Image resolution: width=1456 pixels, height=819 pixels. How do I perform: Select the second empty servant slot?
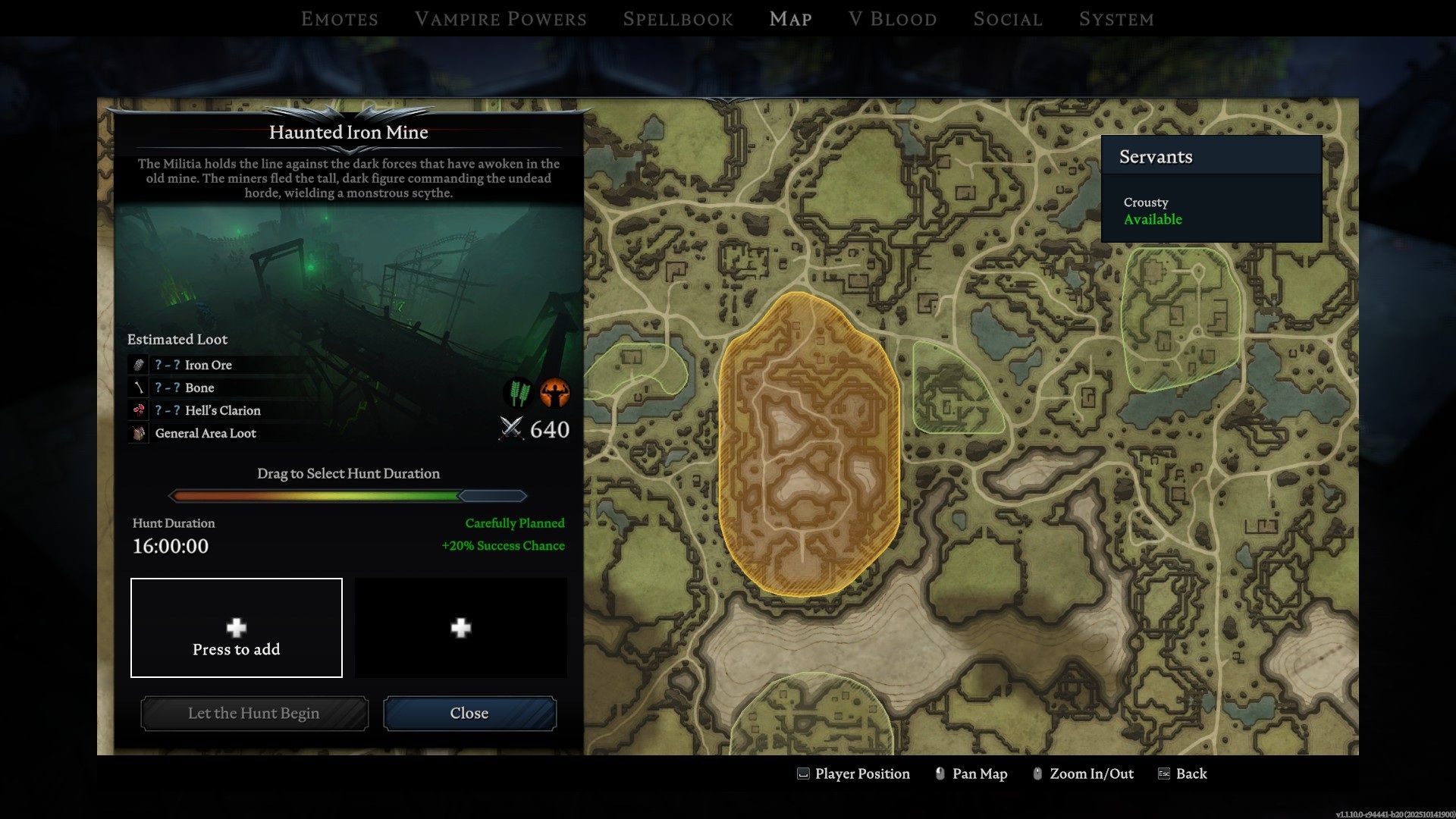point(461,628)
